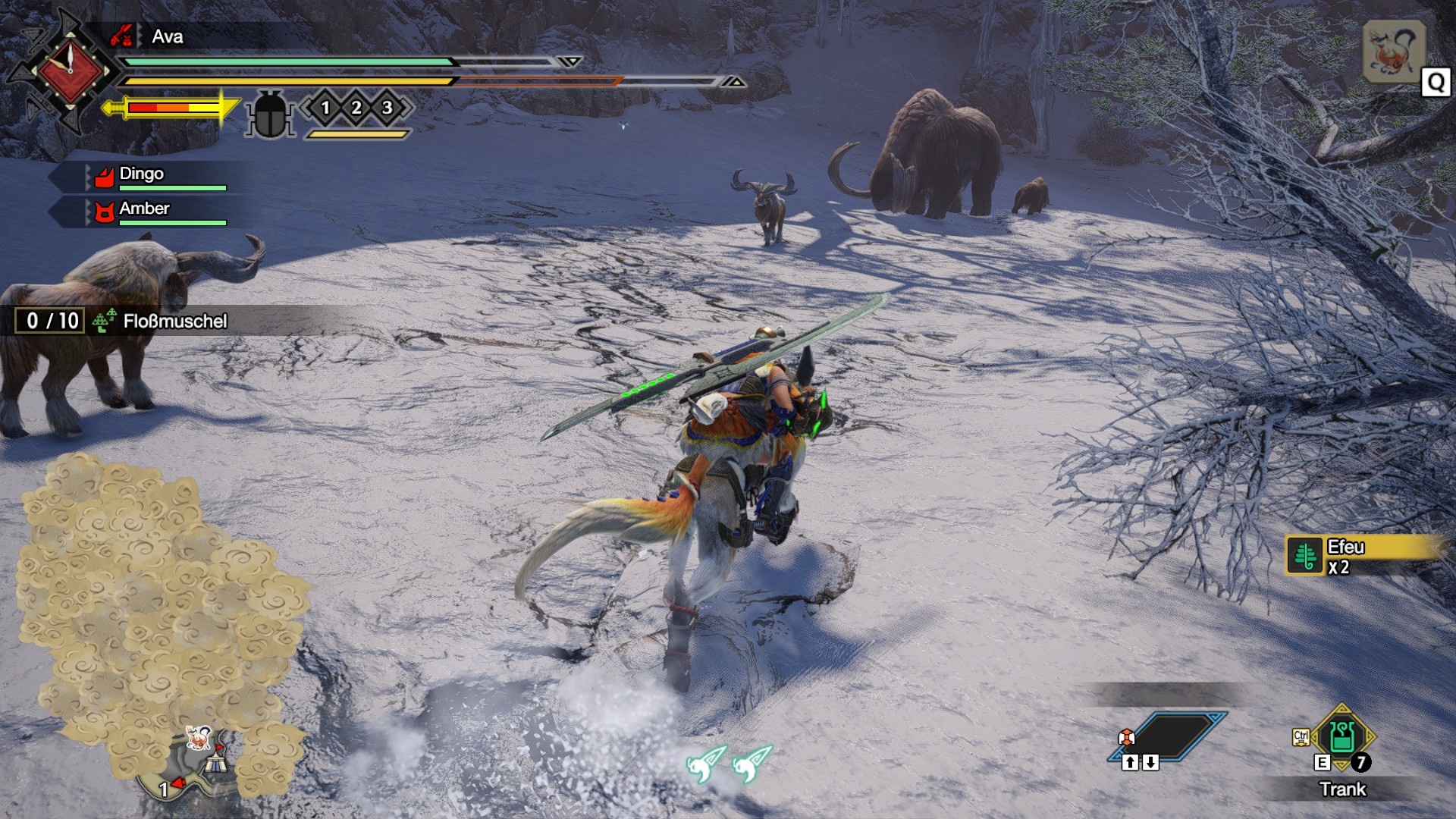This screenshot has width=1456, height=819.
Task: Select the Amber companion entry
Action: tap(144, 209)
